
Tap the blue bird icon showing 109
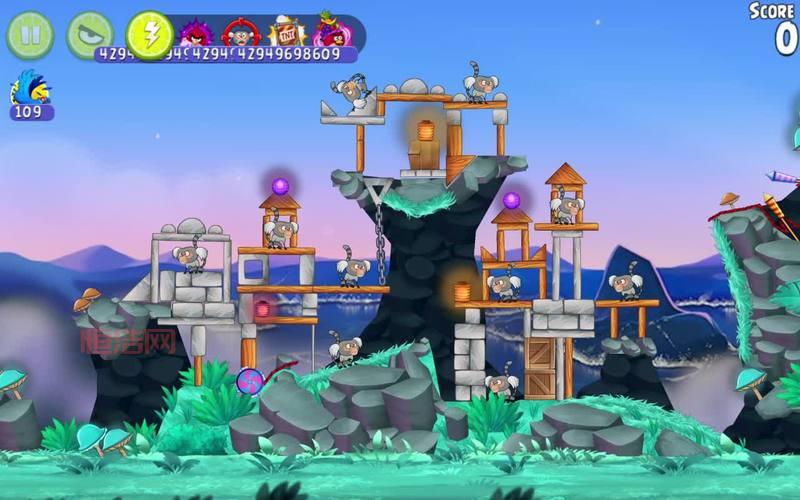click(x=30, y=94)
